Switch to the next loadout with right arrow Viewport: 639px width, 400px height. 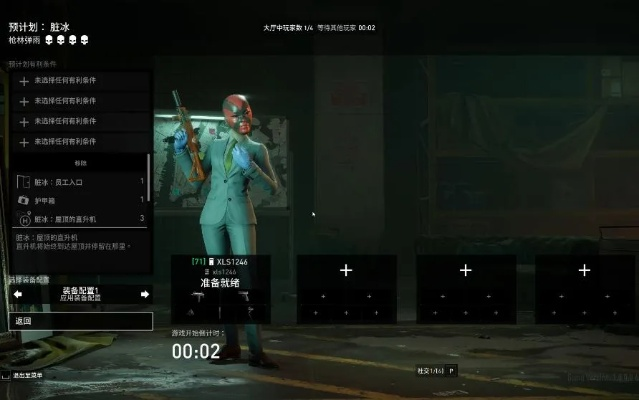click(x=145, y=294)
